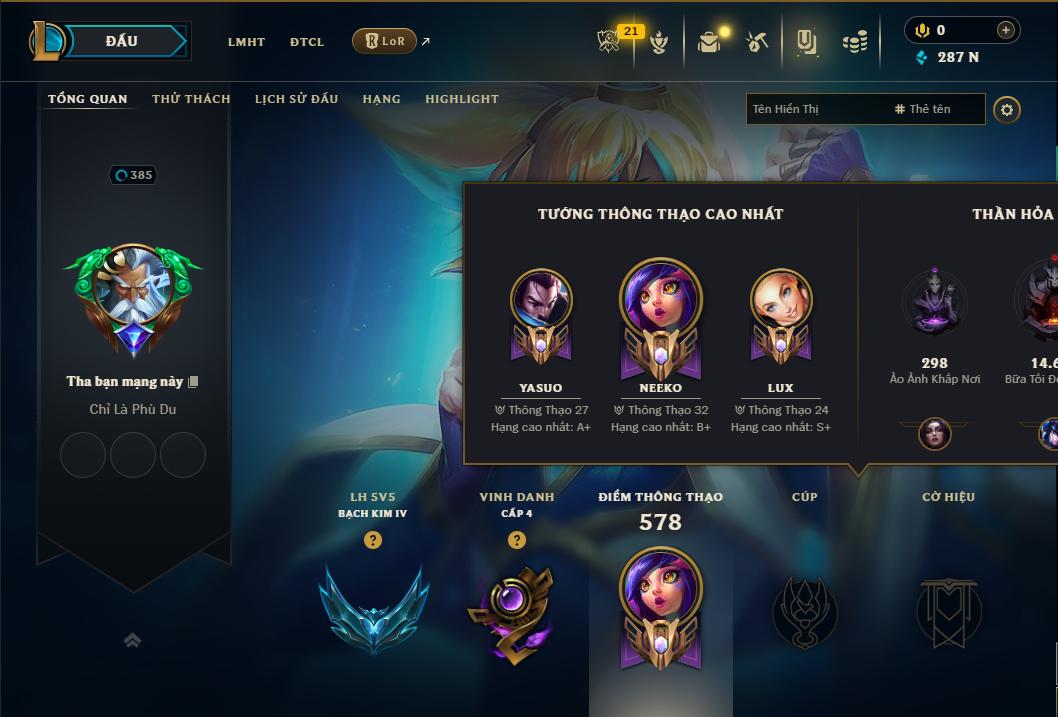
Task: Select the HẠNG tab
Action: click(x=381, y=99)
